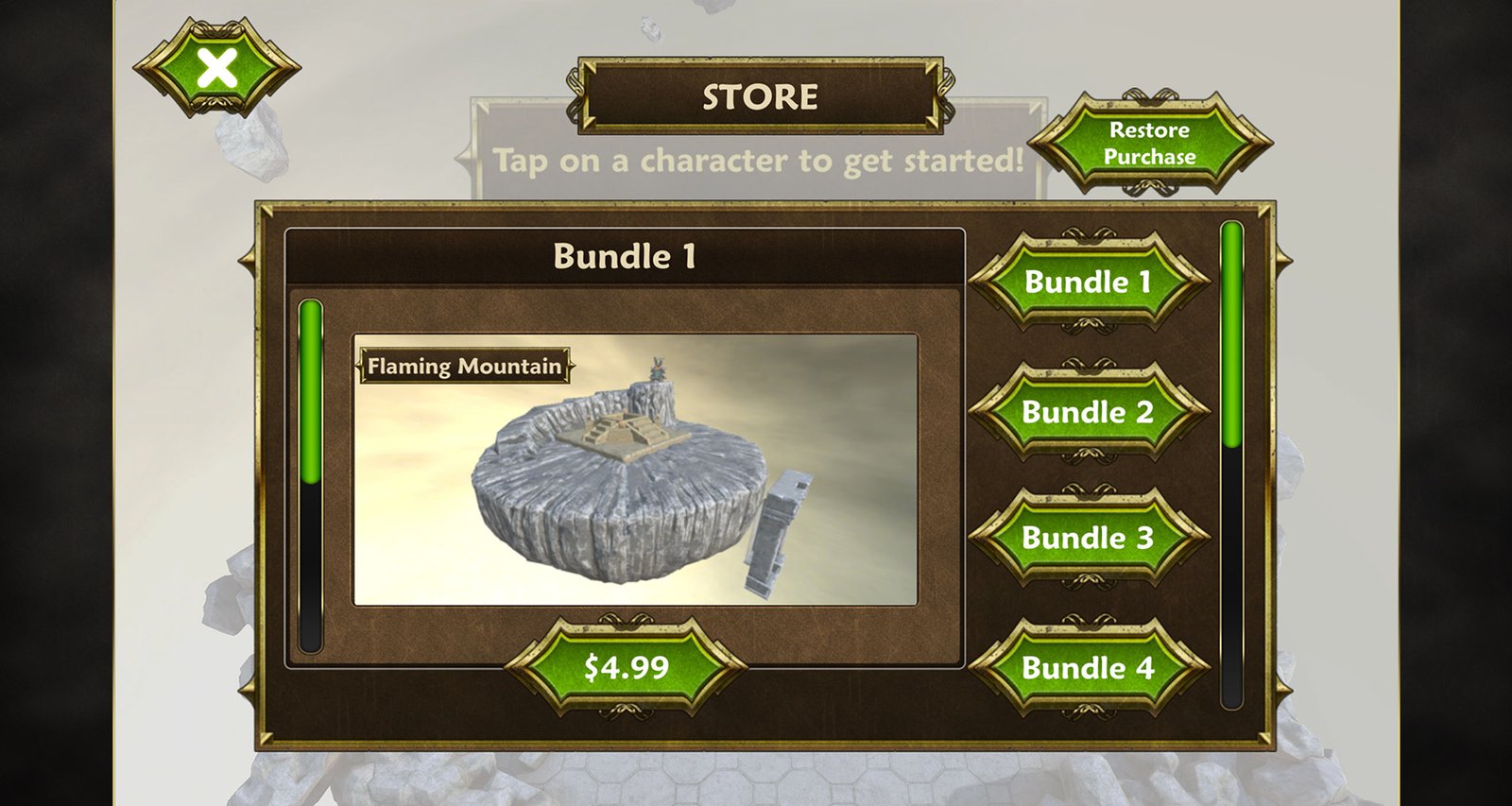
Task: Click the bundle contents scrollbar
Action: 311,475
